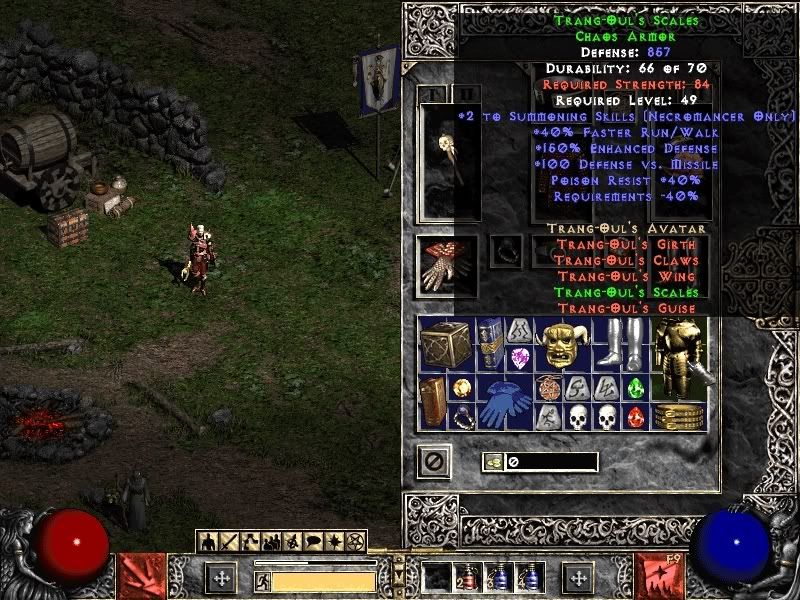The image size is (800, 600).
Task: Toggle the run/walk button
Action: click(x=263, y=580)
